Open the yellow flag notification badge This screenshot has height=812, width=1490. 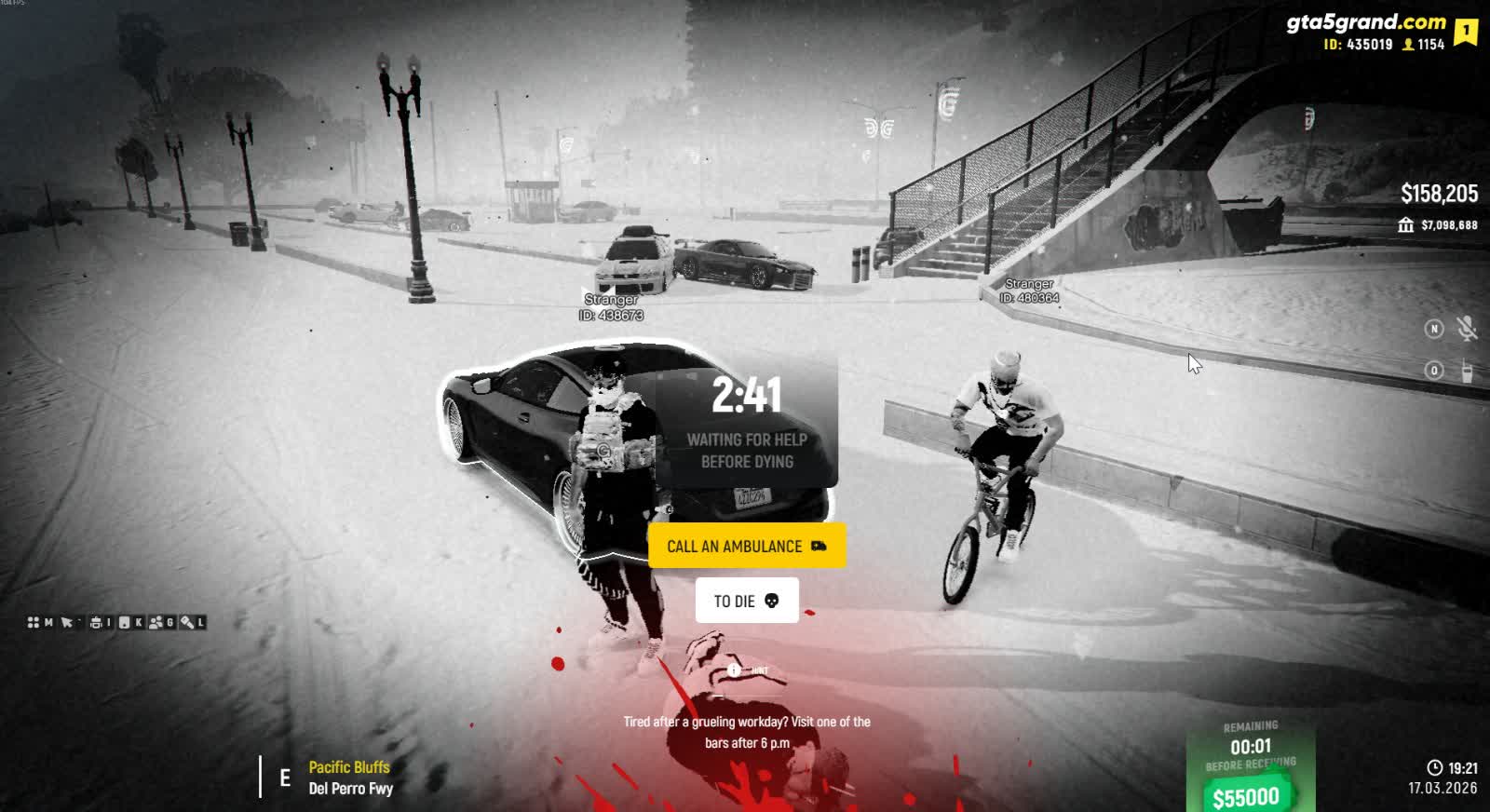[x=1466, y=32]
